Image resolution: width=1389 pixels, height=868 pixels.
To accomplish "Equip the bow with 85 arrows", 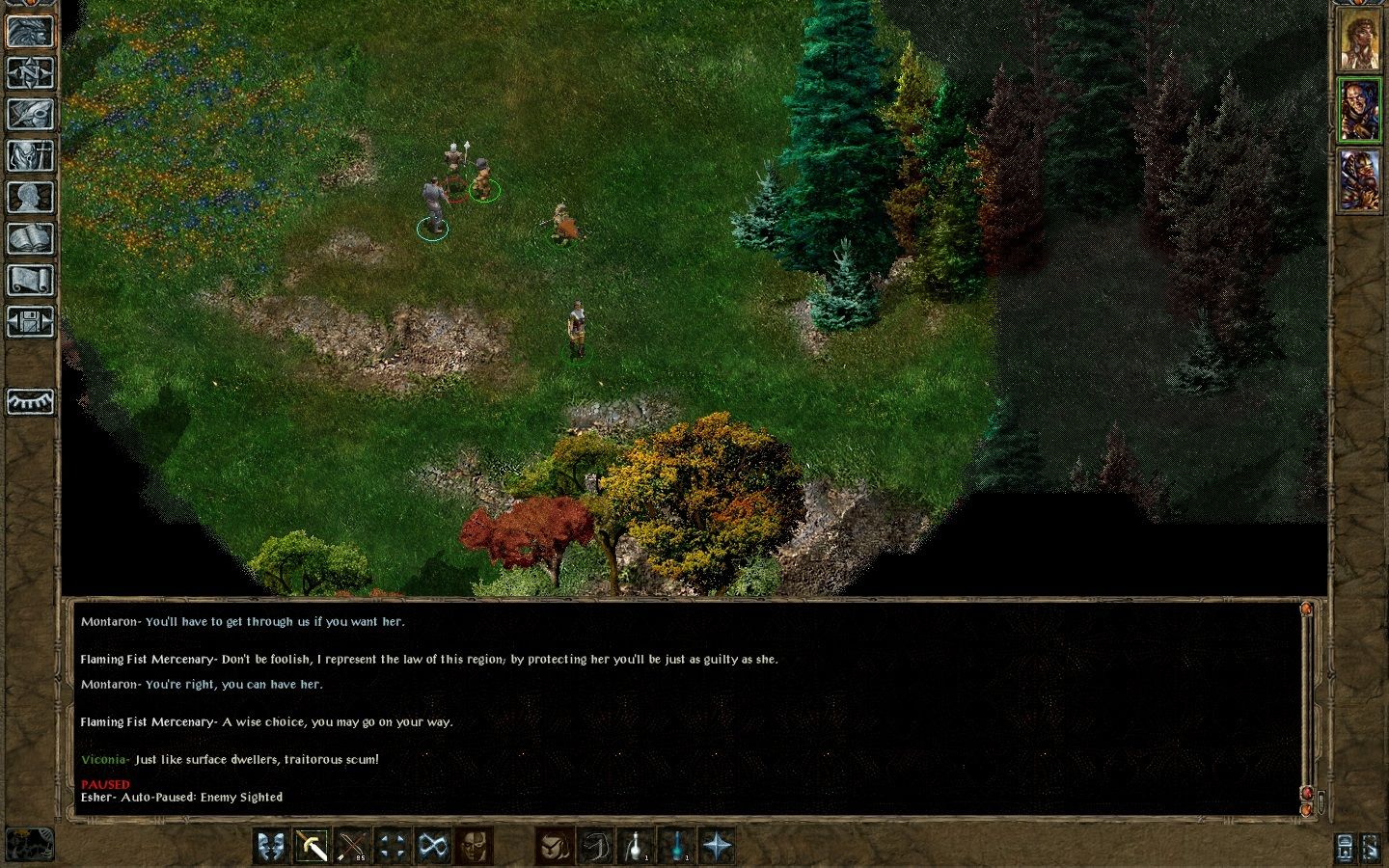I will pyautogui.click(x=352, y=846).
